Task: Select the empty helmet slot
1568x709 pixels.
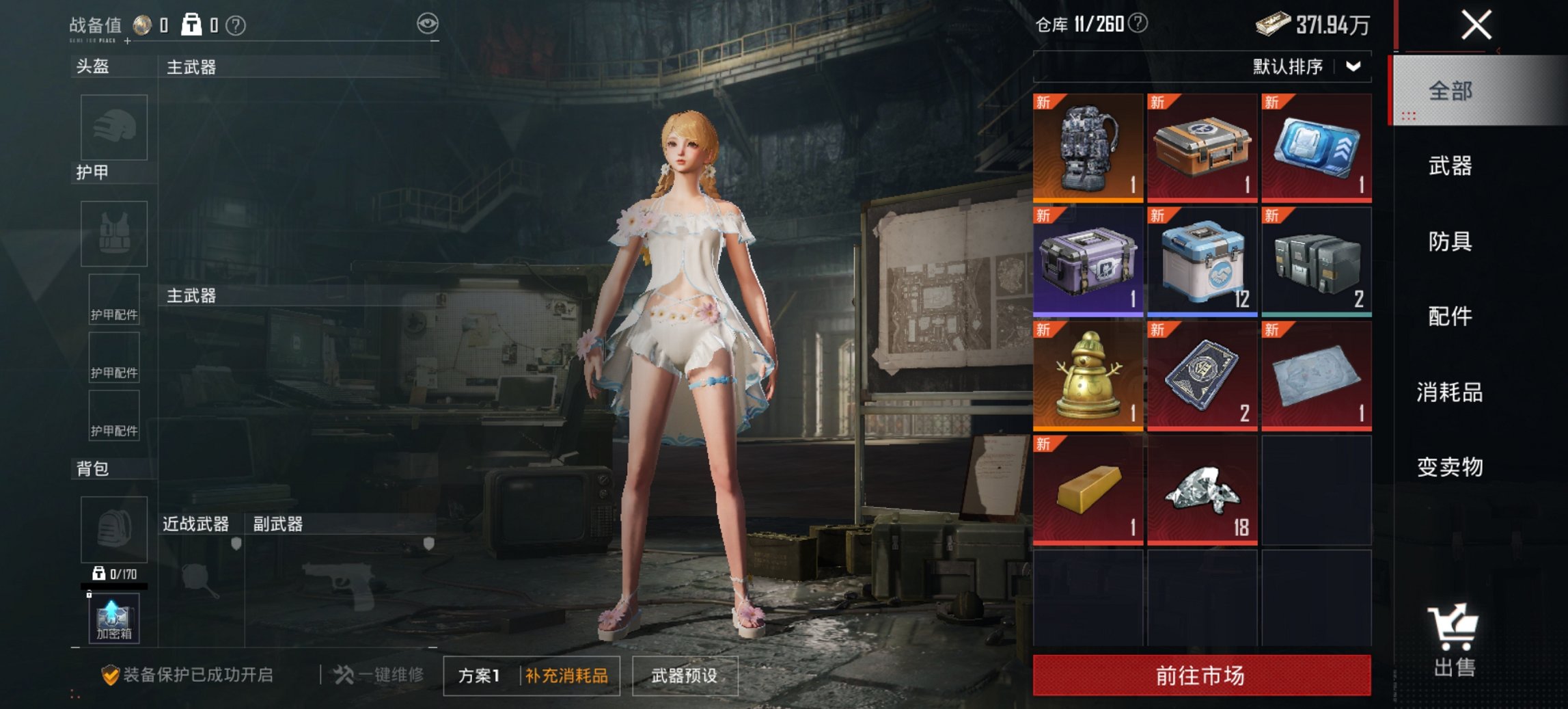Action: coord(114,127)
